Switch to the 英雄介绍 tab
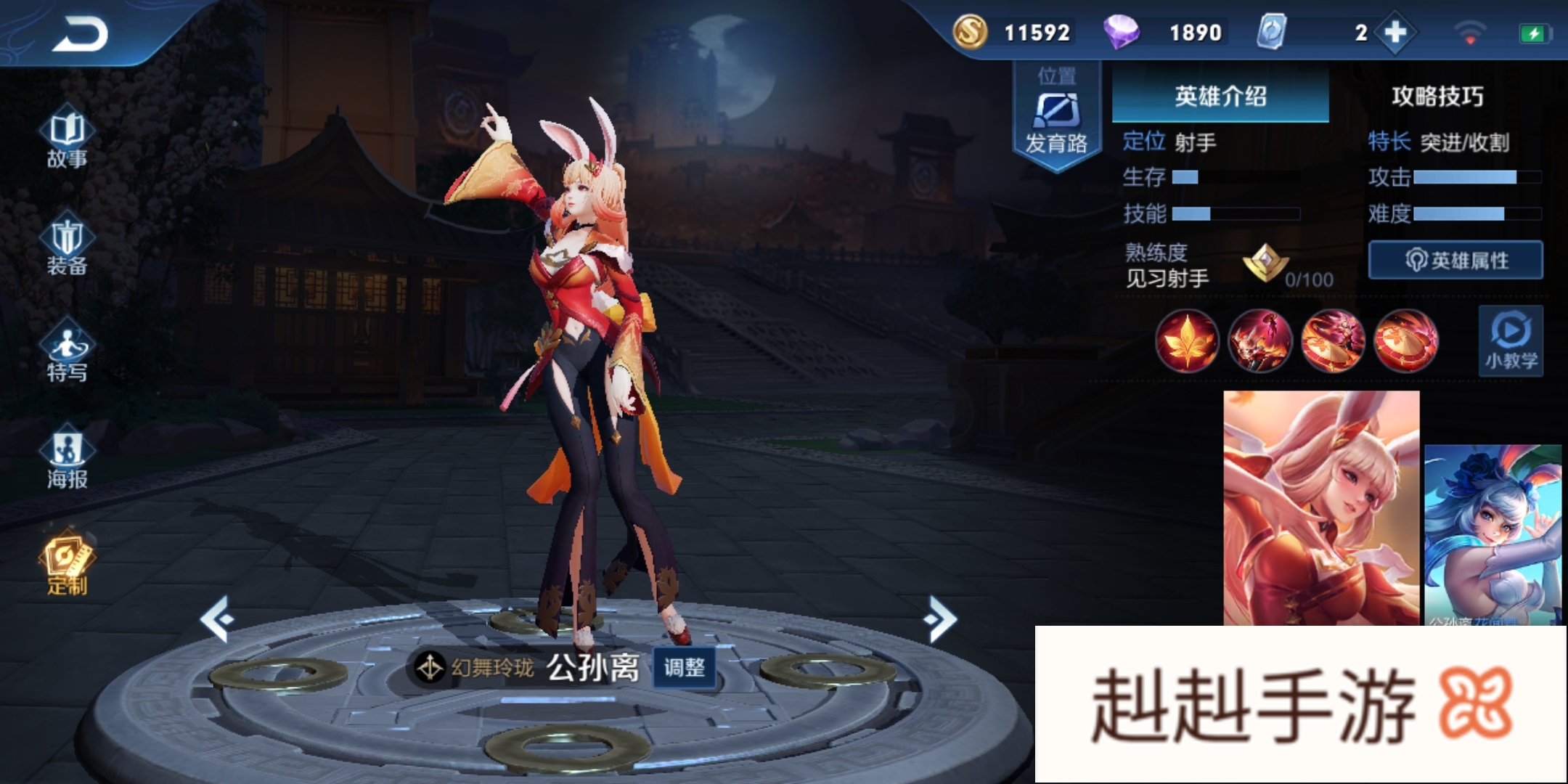The height and width of the screenshot is (784, 1568). click(1220, 96)
